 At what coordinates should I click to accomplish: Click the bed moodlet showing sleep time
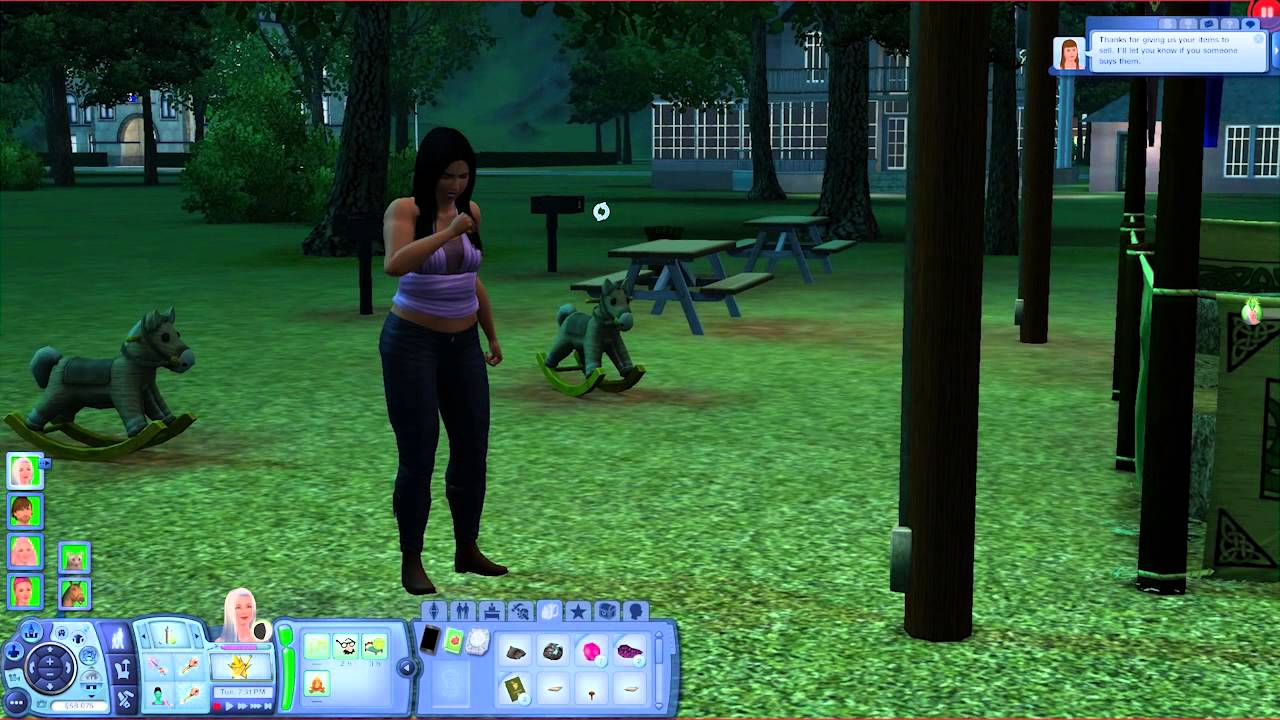(373, 647)
